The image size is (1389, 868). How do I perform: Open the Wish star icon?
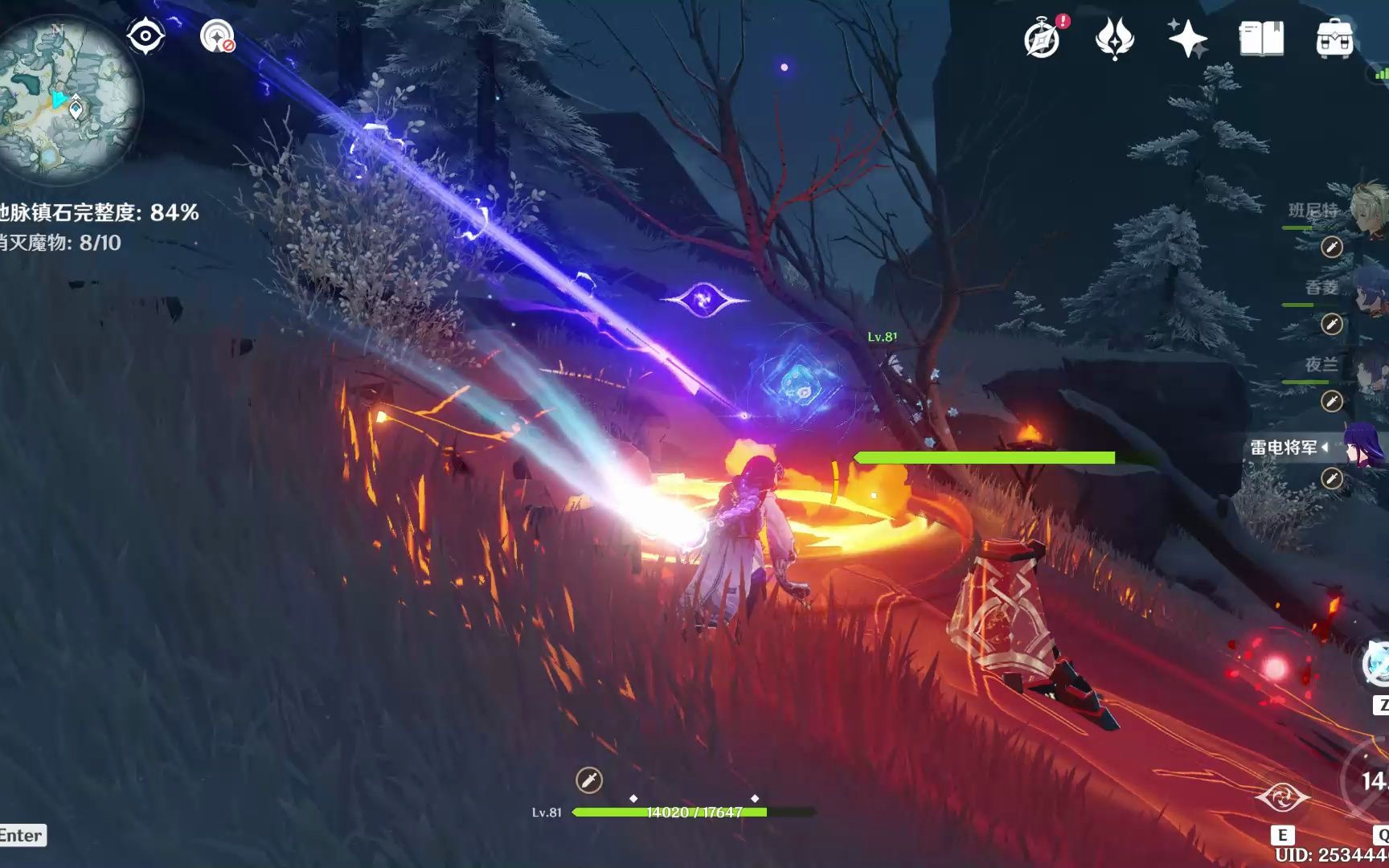1187,39
